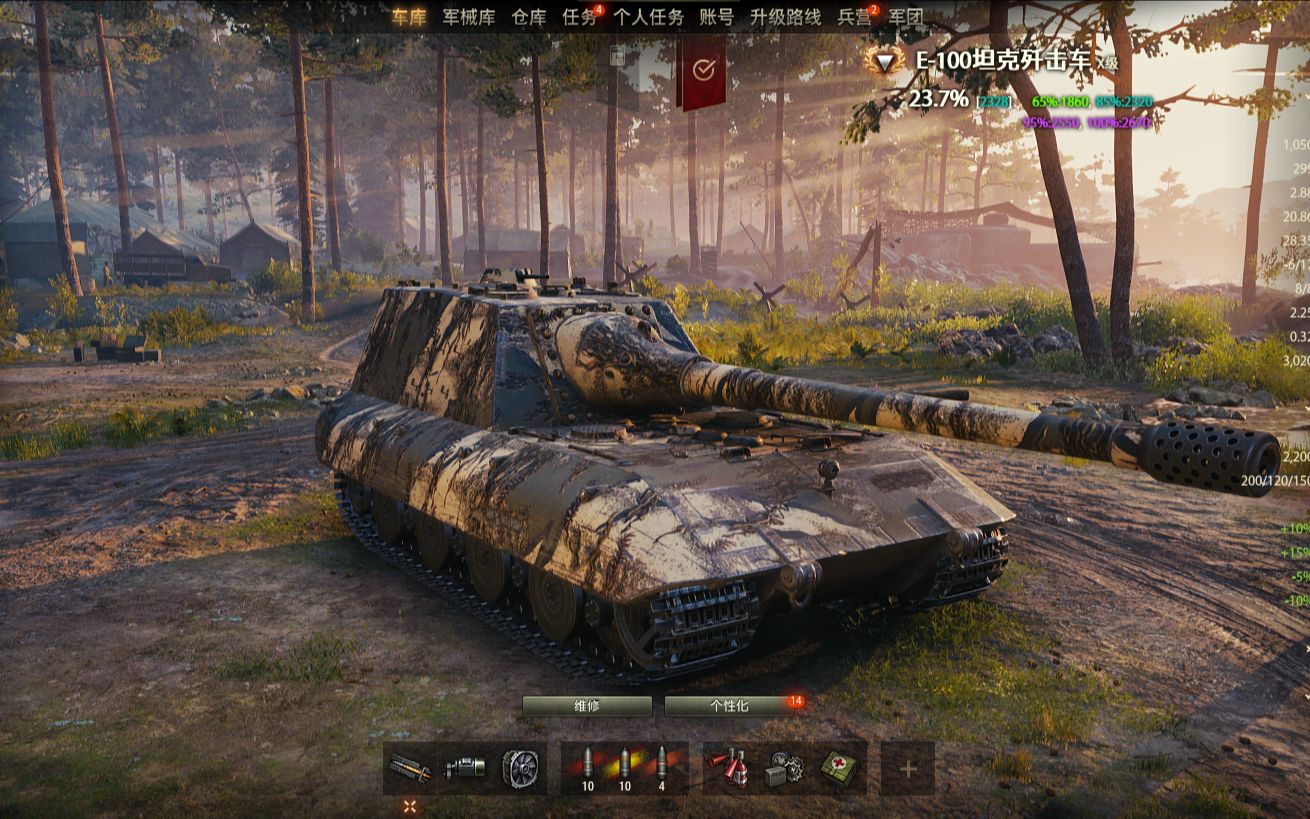This screenshot has width=1310, height=819.
Task: Switch to the 军团 clan tab
Action: click(905, 17)
